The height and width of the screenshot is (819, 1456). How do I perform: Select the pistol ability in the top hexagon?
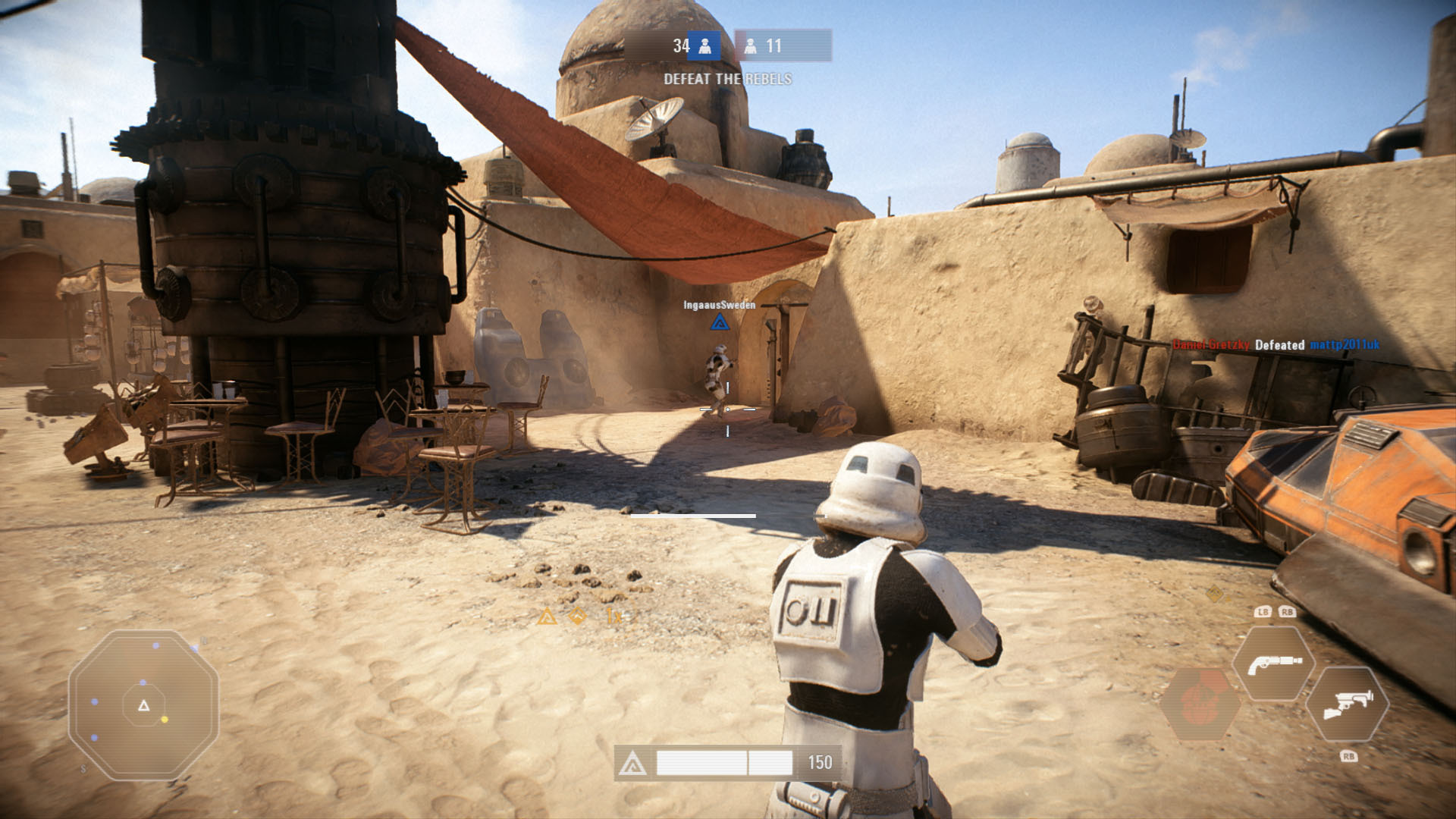coord(1273,664)
